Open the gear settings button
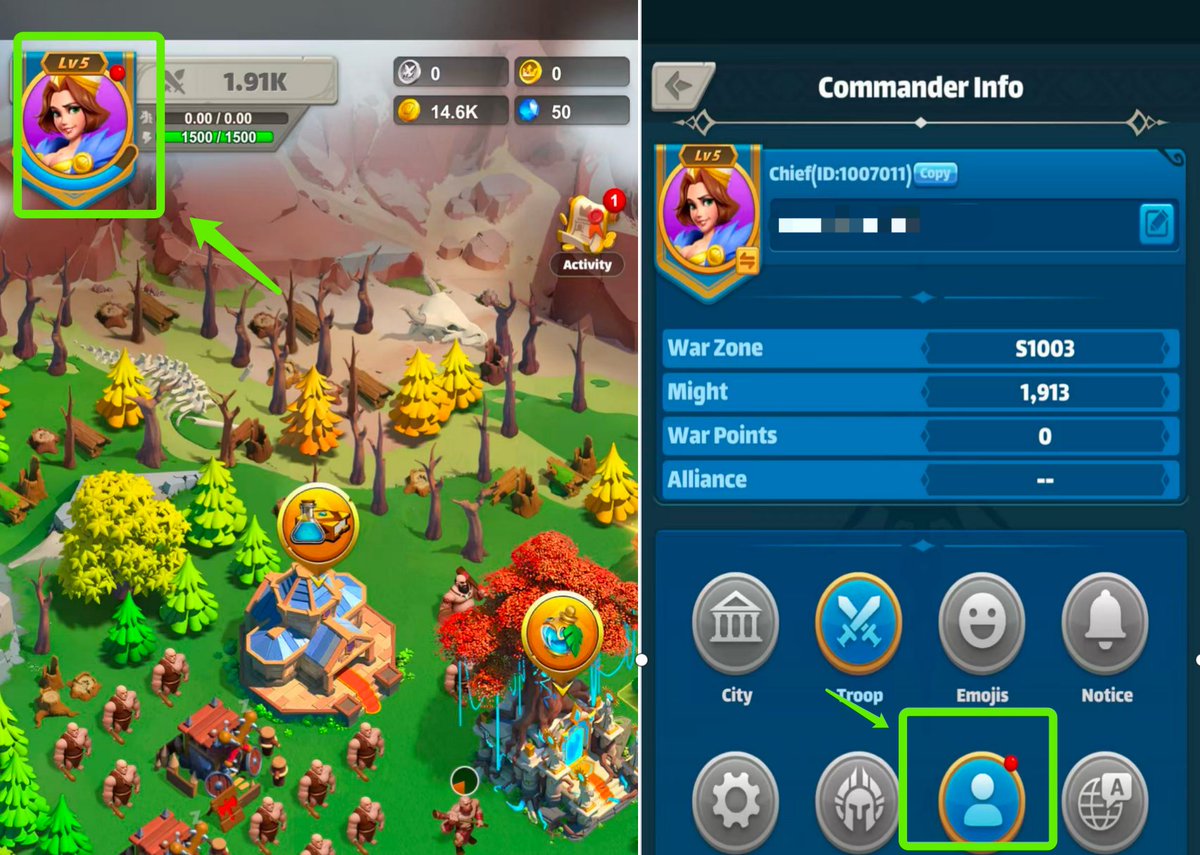Screen dimensions: 1200x855 [735, 800]
